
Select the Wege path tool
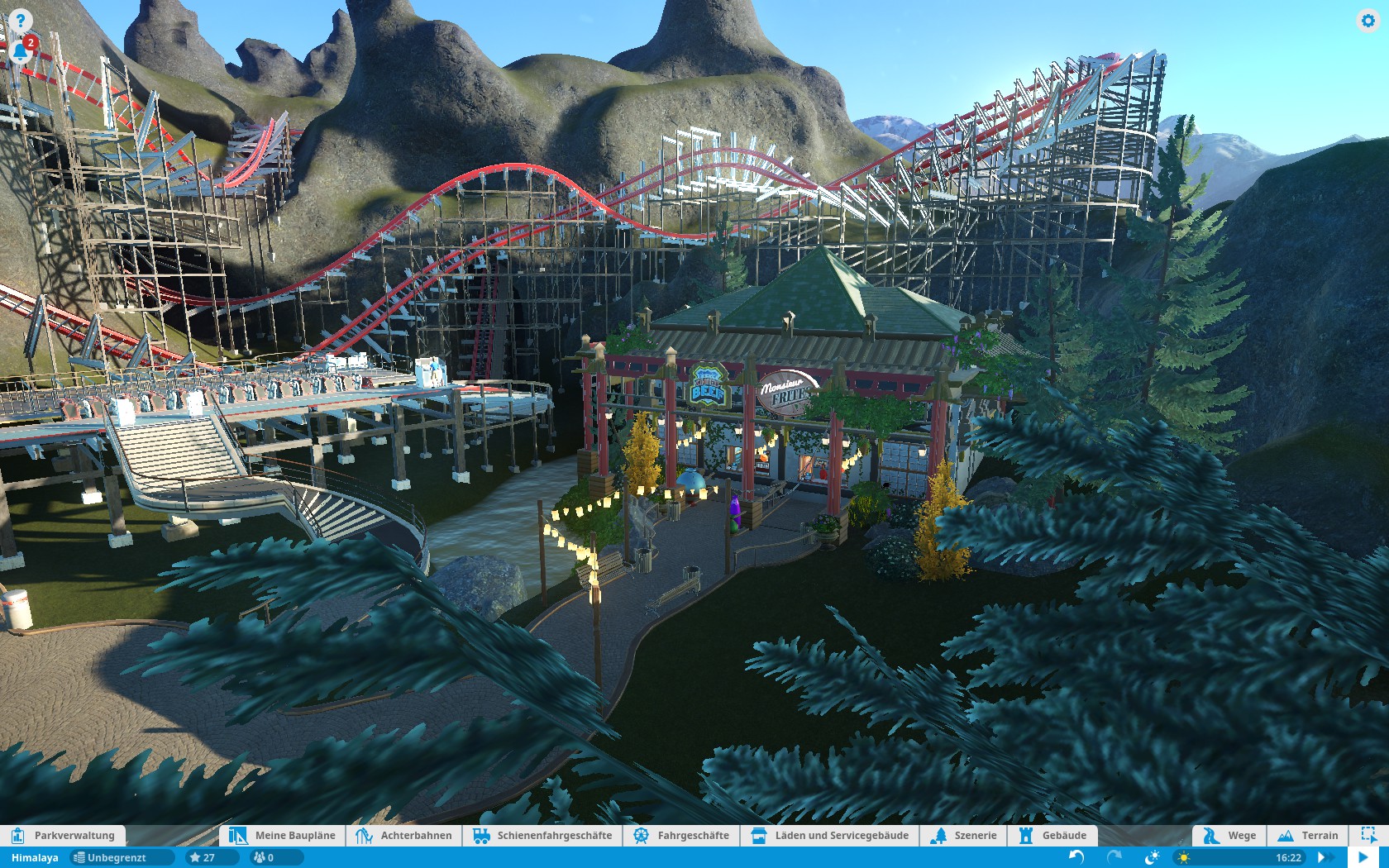(x=1230, y=835)
